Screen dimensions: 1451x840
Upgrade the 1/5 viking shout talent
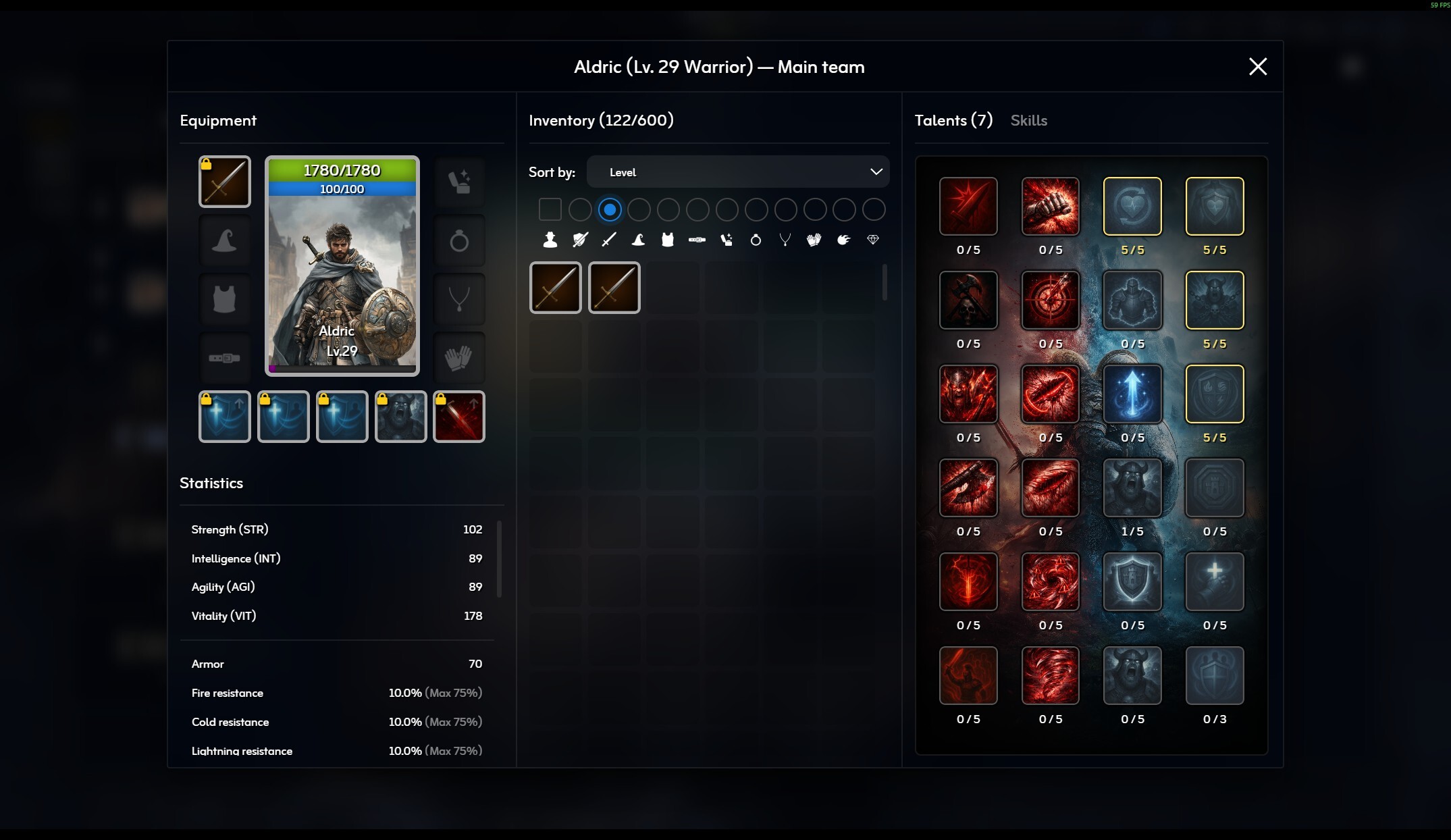1132,488
